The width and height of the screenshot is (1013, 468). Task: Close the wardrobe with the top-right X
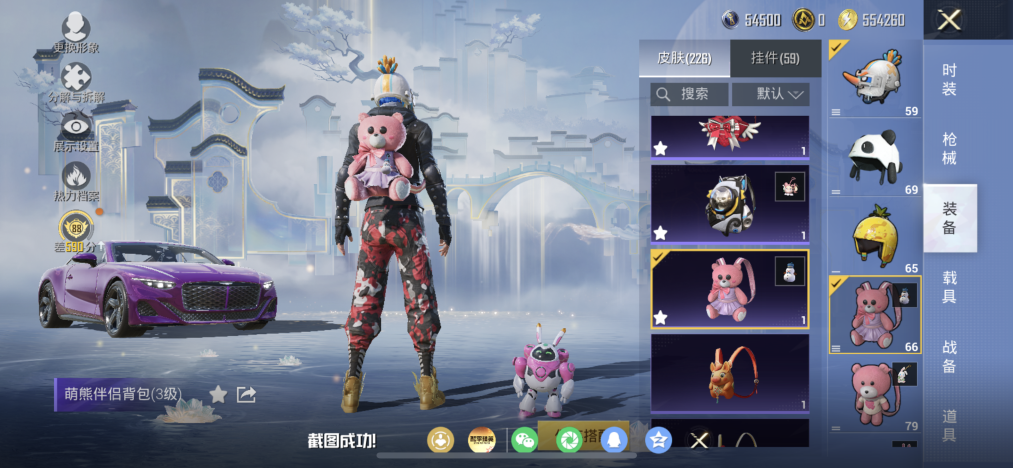pyautogui.click(x=949, y=19)
